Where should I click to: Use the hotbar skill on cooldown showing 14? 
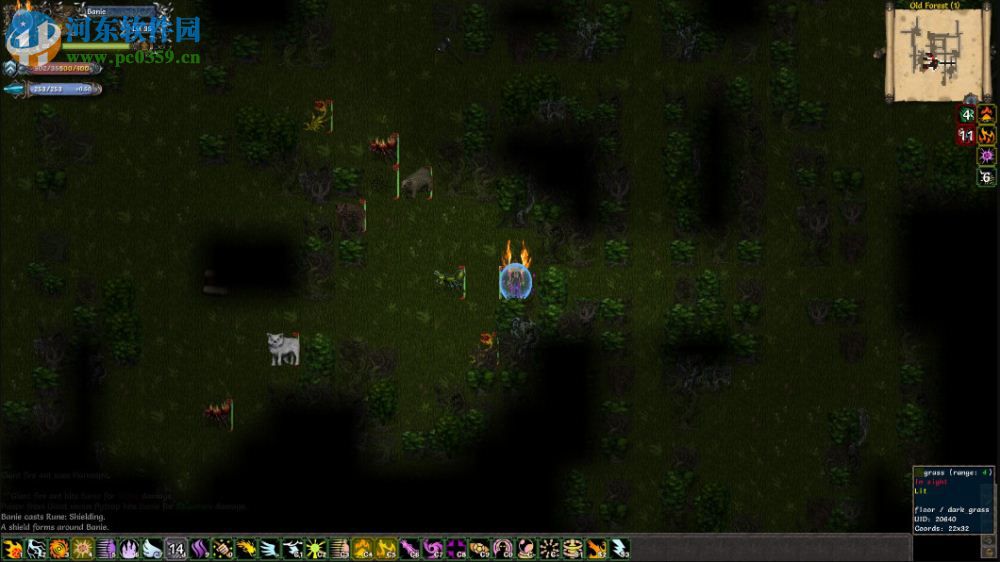pos(176,548)
